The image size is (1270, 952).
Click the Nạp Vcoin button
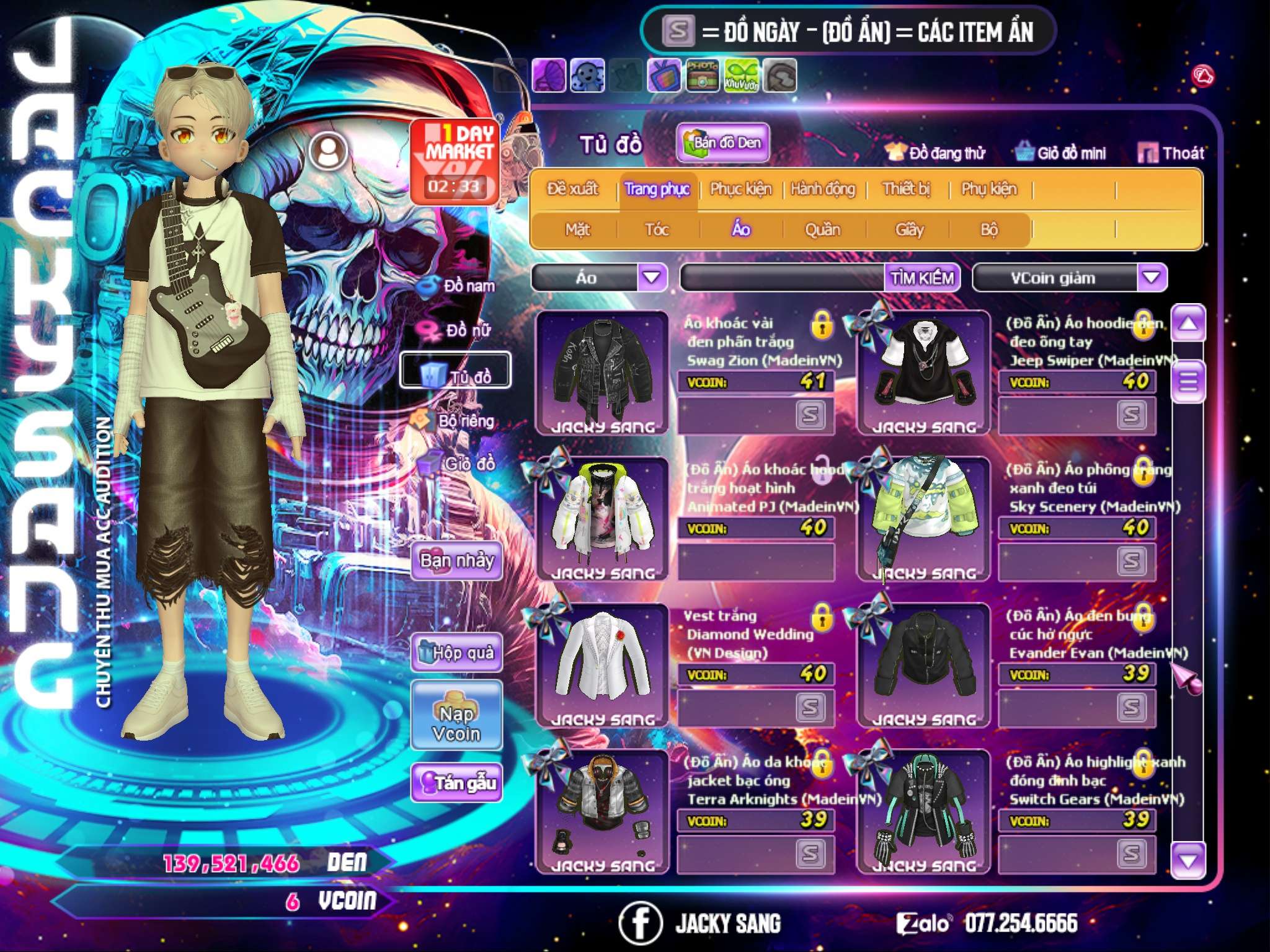click(456, 723)
